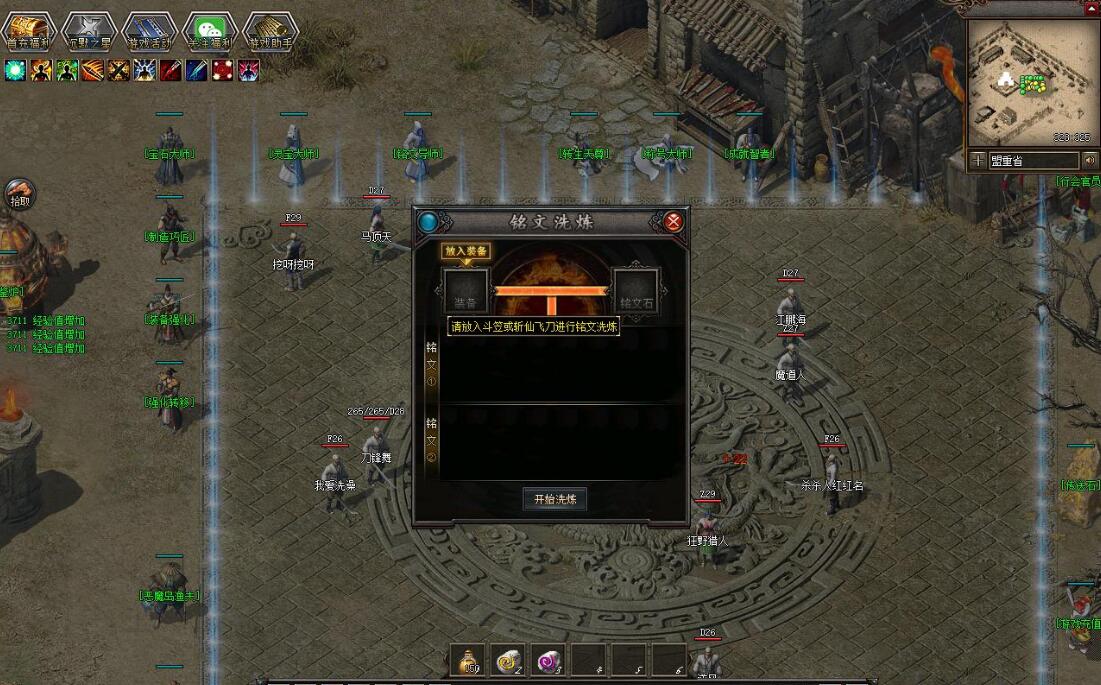Open the 关注福利 WeChat menu
1101x685 pixels.
tap(210, 31)
